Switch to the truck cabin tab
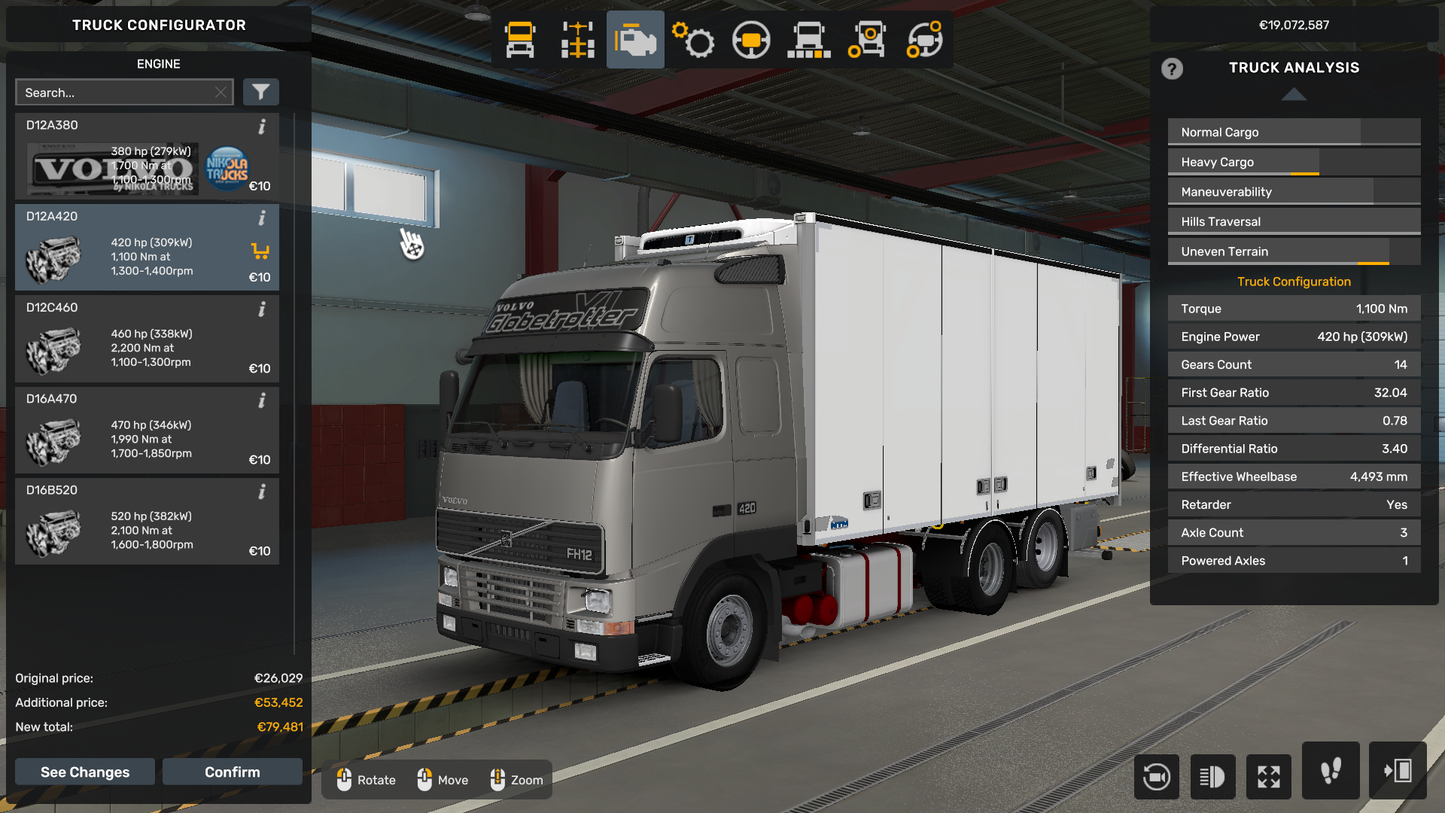Image resolution: width=1445 pixels, height=813 pixels. tap(520, 40)
